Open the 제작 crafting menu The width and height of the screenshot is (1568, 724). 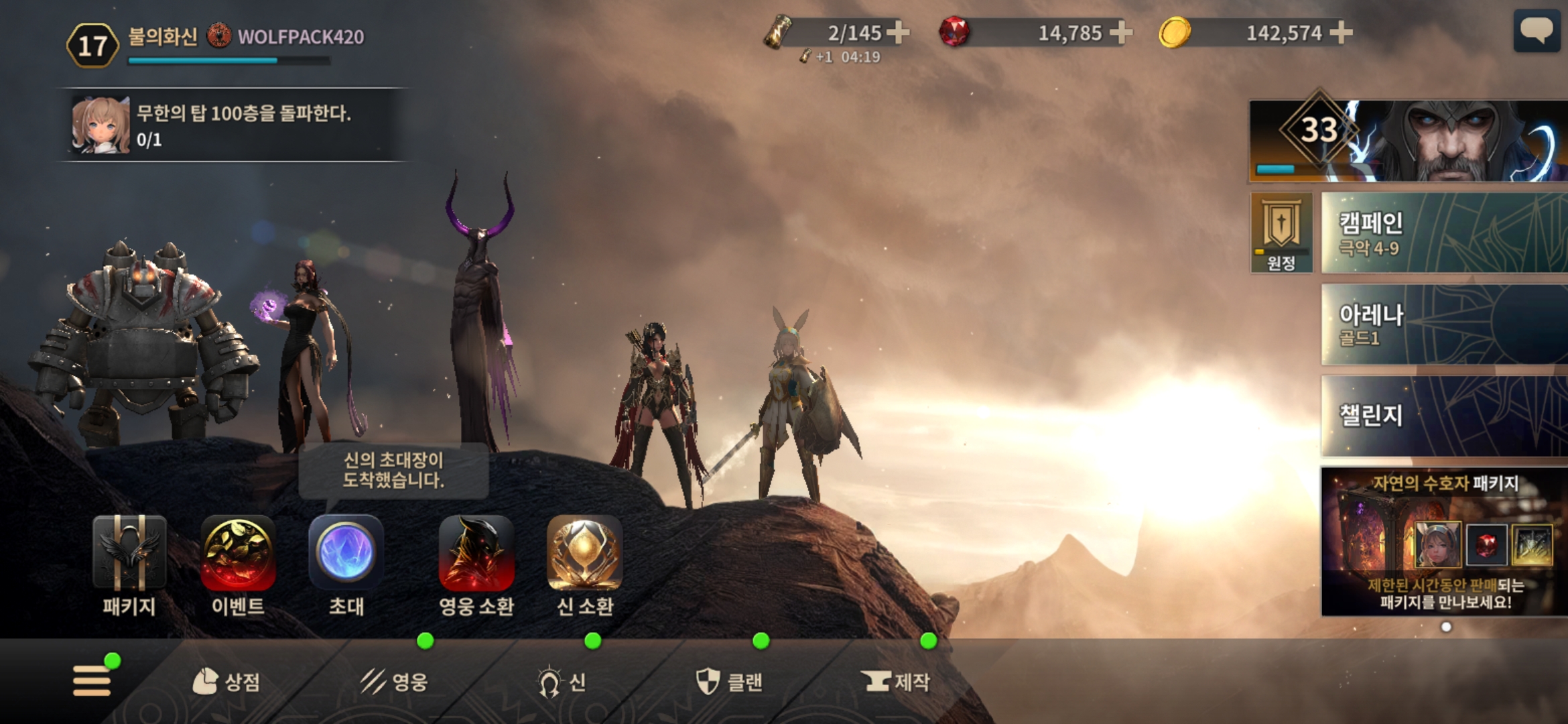(x=897, y=682)
